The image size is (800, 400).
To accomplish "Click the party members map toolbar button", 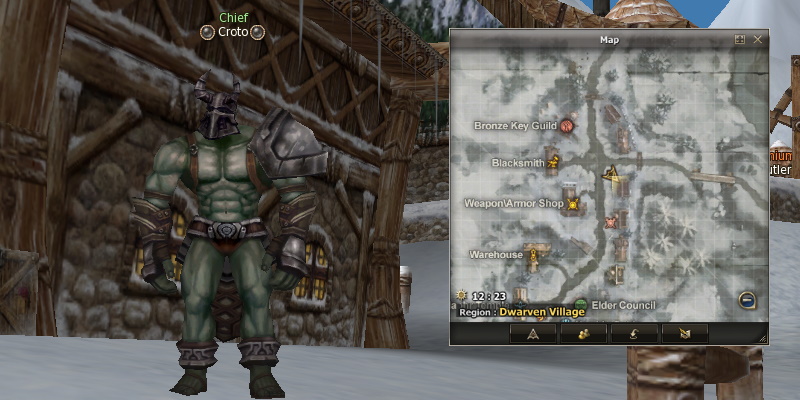I will 583,333.
